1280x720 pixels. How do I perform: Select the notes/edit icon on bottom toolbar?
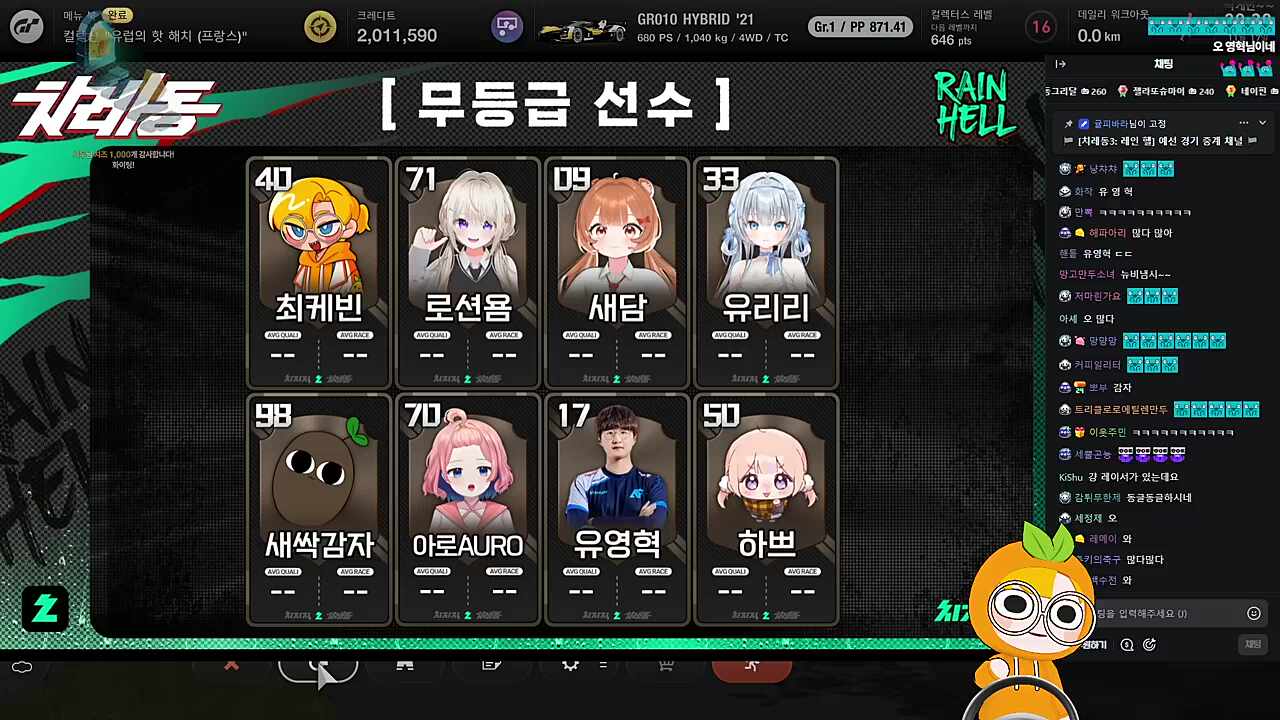pos(490,667)
